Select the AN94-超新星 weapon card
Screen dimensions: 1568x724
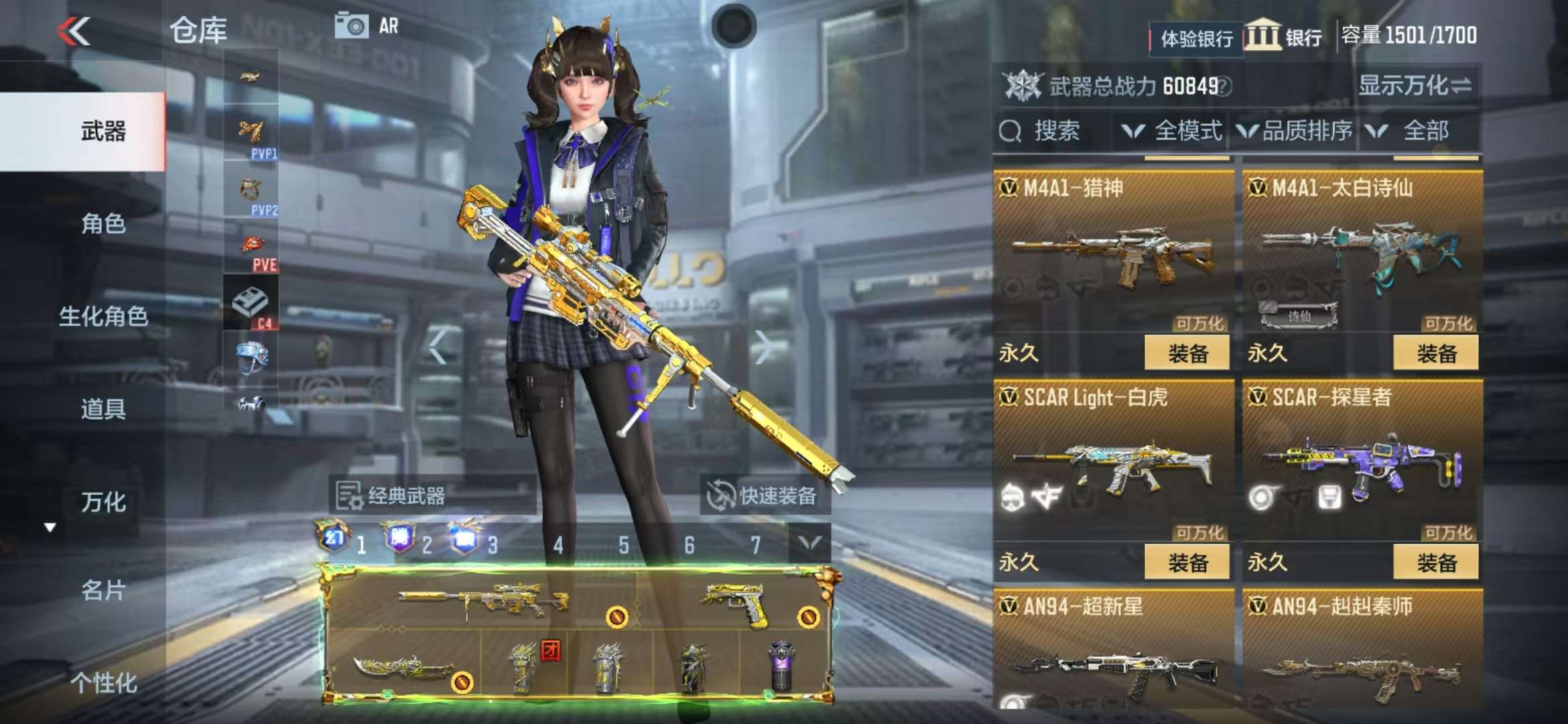pyautogui.click(x=1112, y=650)
